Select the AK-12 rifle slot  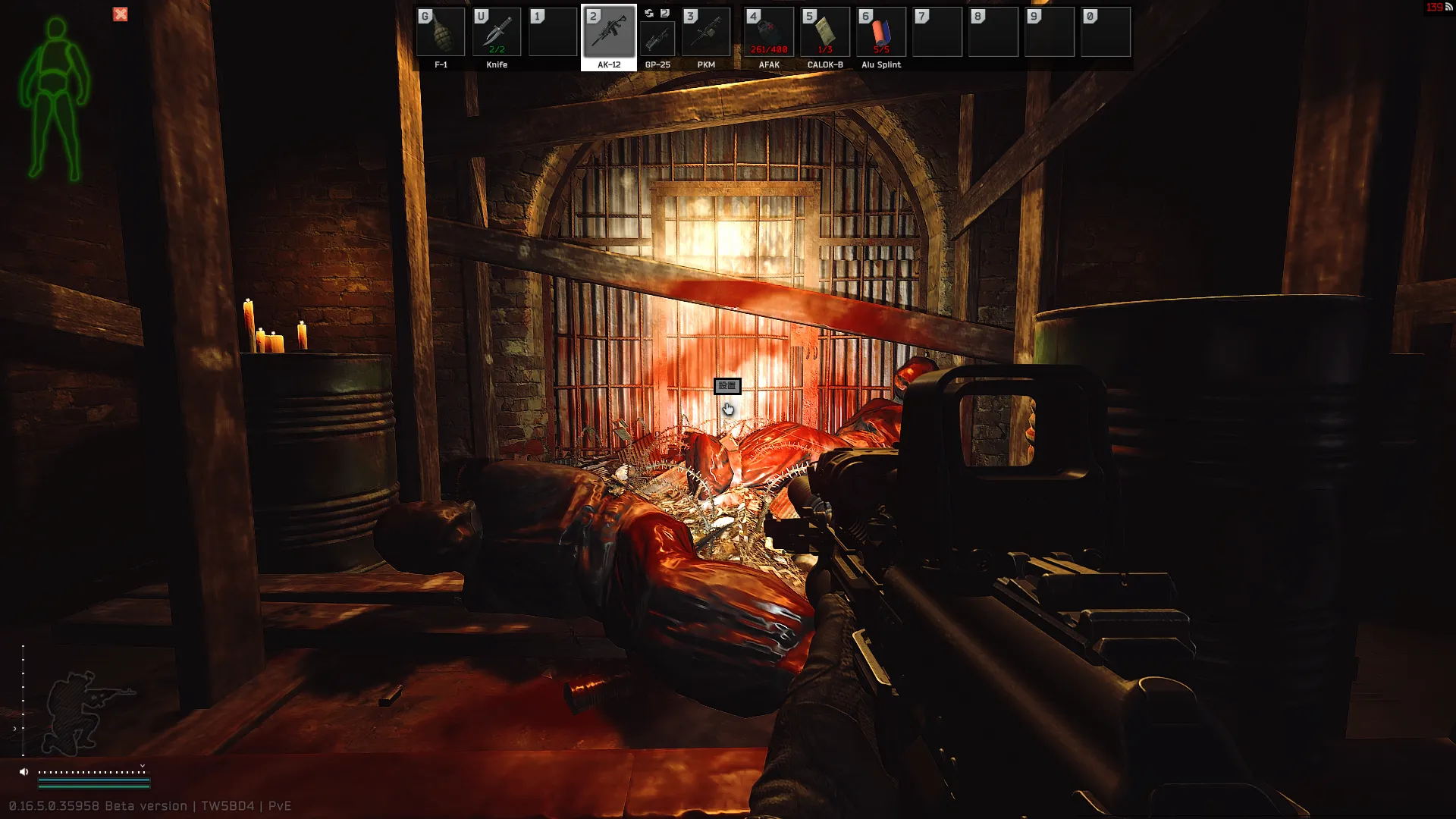pos(609,33)
